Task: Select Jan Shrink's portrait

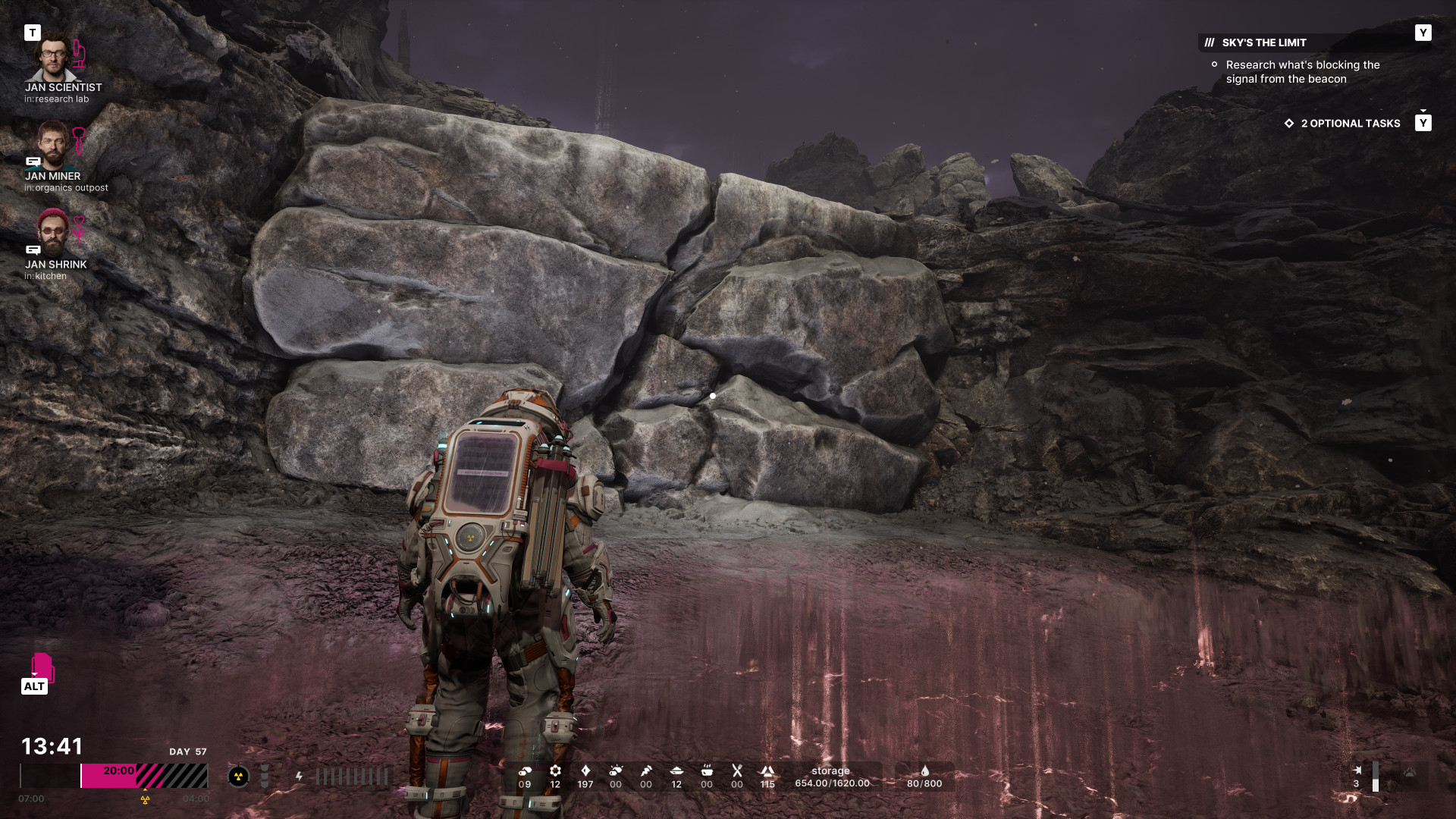Action: (52, 234)
